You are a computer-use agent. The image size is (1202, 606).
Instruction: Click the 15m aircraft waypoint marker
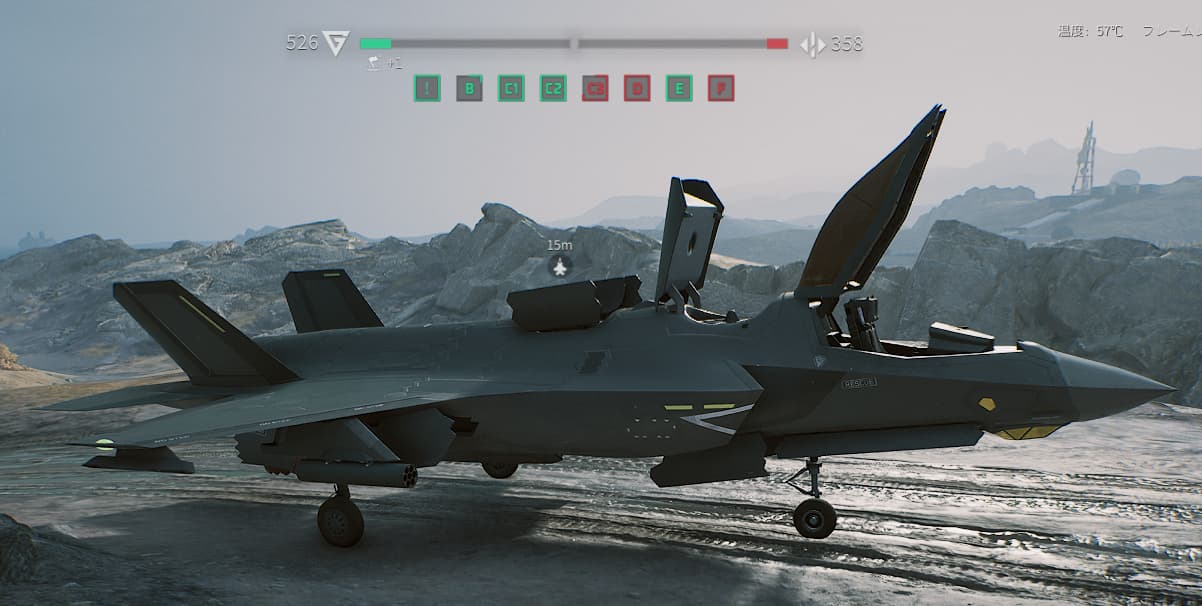[x=561, y=266]
